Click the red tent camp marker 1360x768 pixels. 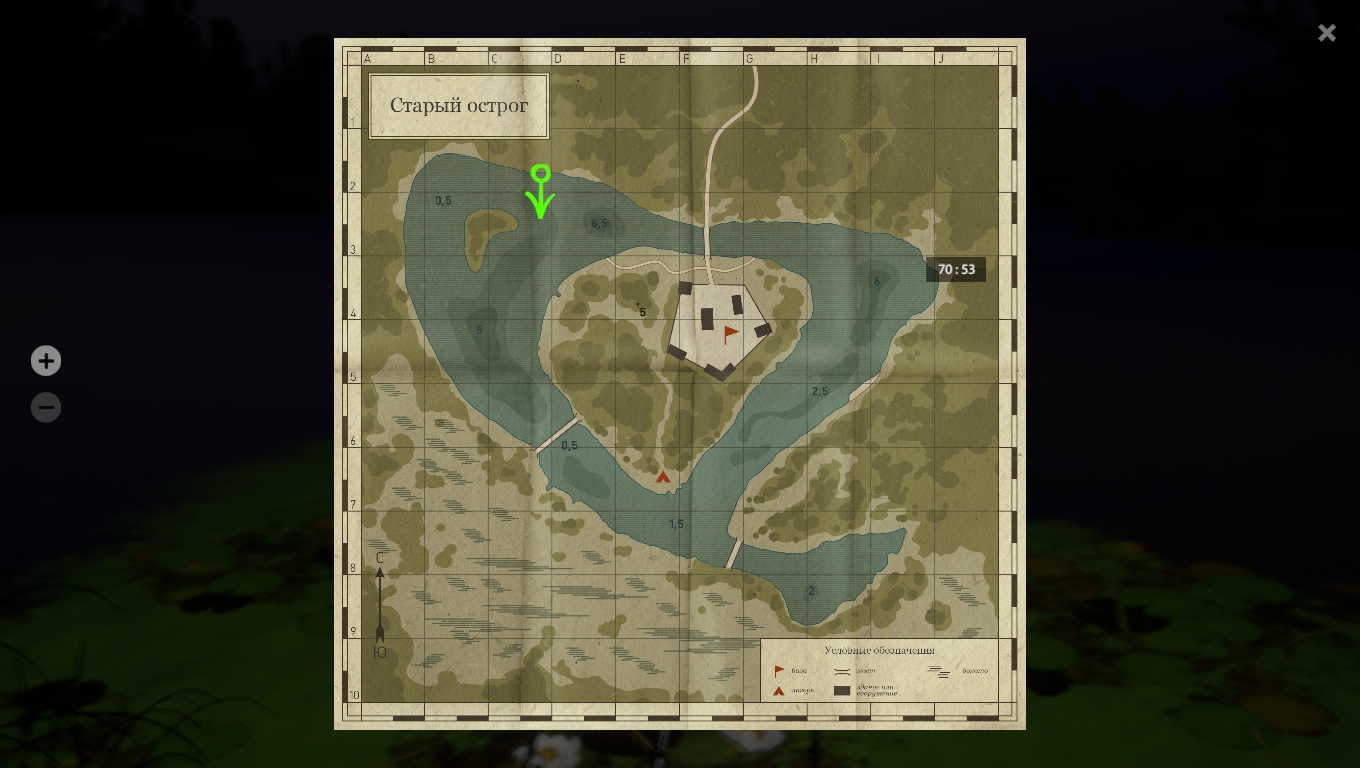662,477
